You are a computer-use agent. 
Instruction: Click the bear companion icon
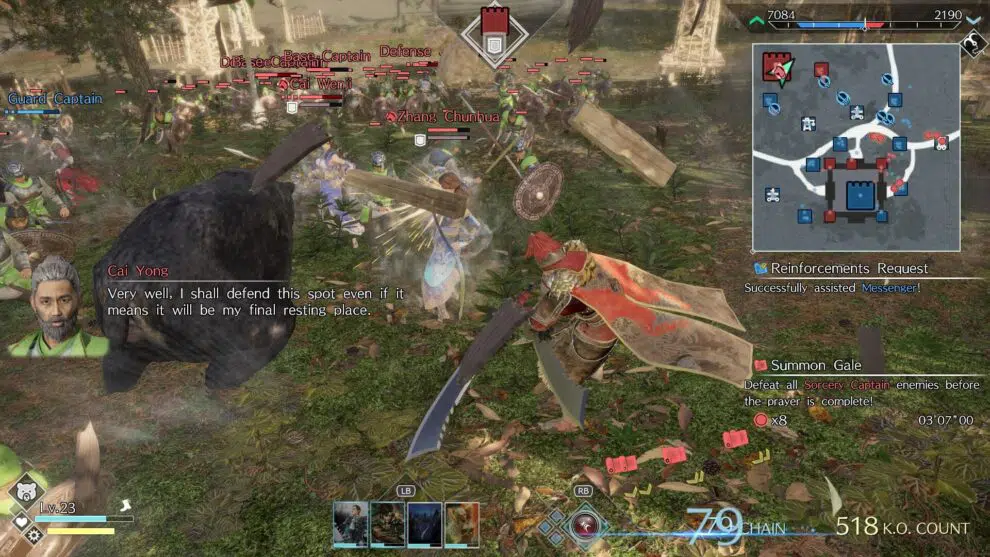[x=23, y=491]
